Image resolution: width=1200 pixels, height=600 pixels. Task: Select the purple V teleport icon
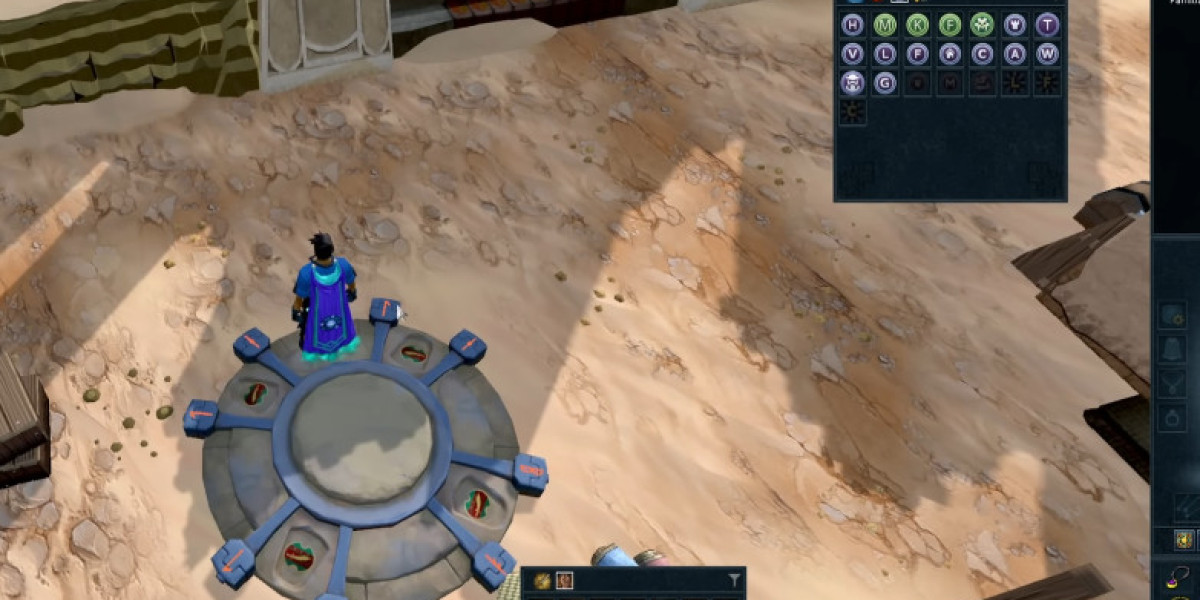coord(853,54)
